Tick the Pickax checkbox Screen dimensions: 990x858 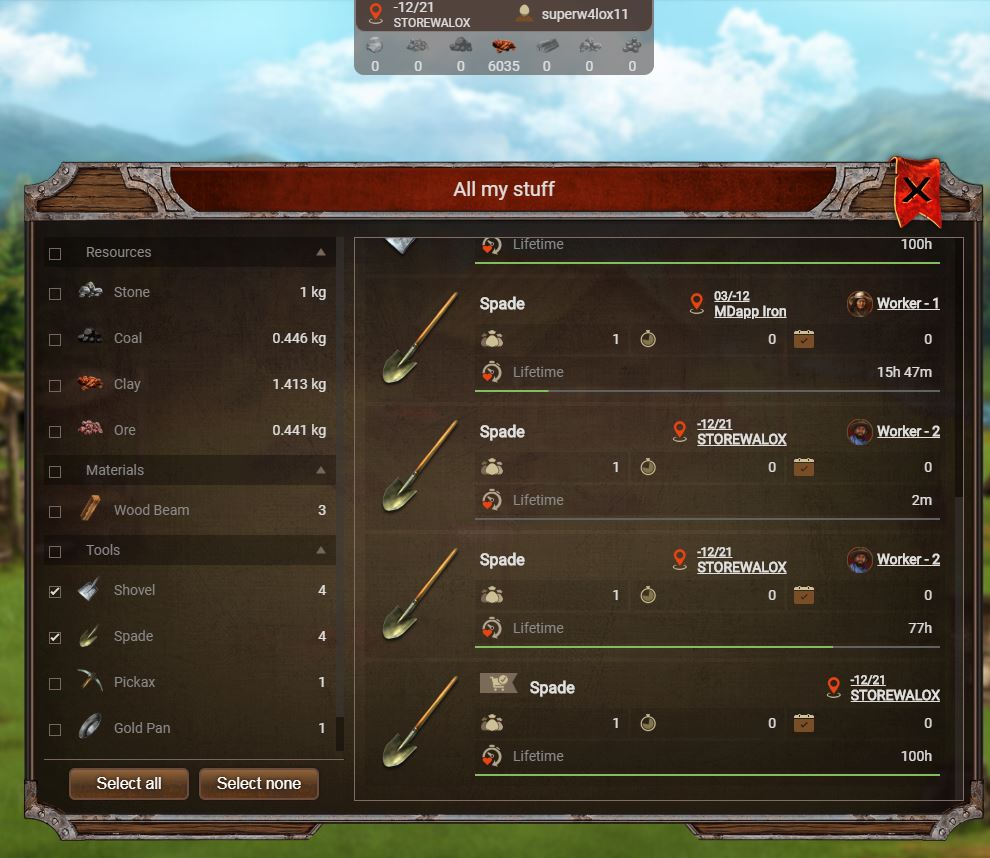55,684
